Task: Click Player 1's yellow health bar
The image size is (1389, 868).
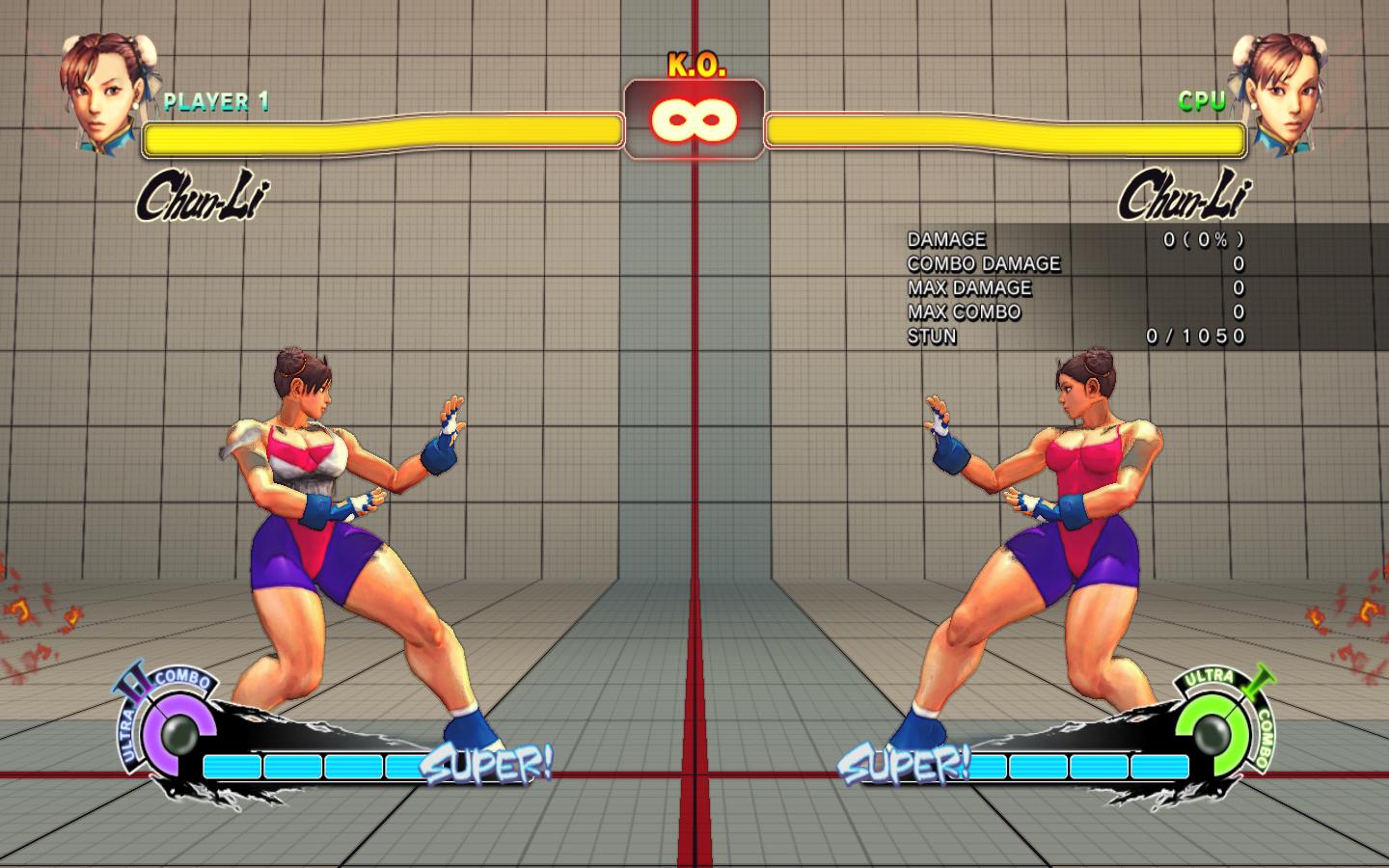Action: click(x=381, y=134)
